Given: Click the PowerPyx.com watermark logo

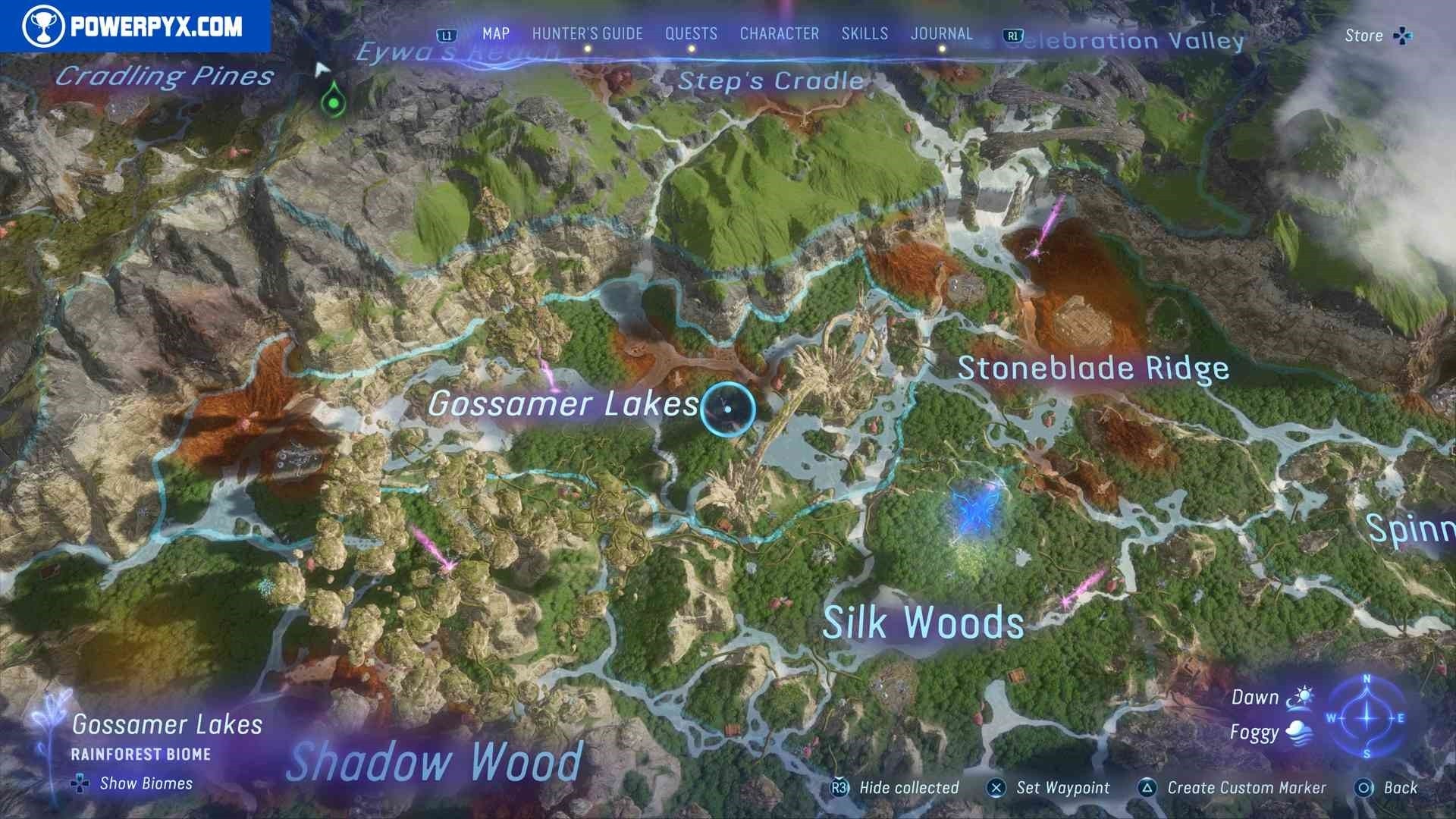Looking at the screenshot, I should click(x=135, y=27).
